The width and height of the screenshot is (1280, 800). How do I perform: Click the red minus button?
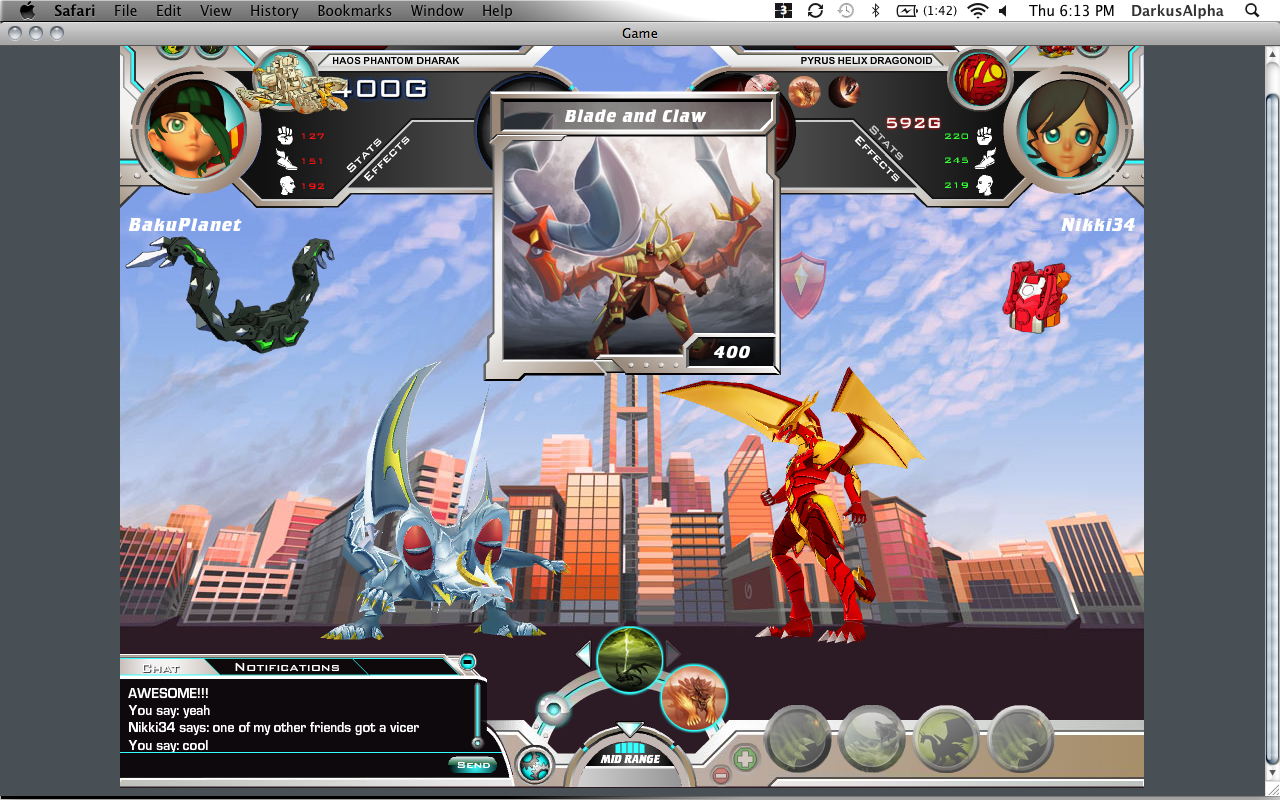point(720,774)
